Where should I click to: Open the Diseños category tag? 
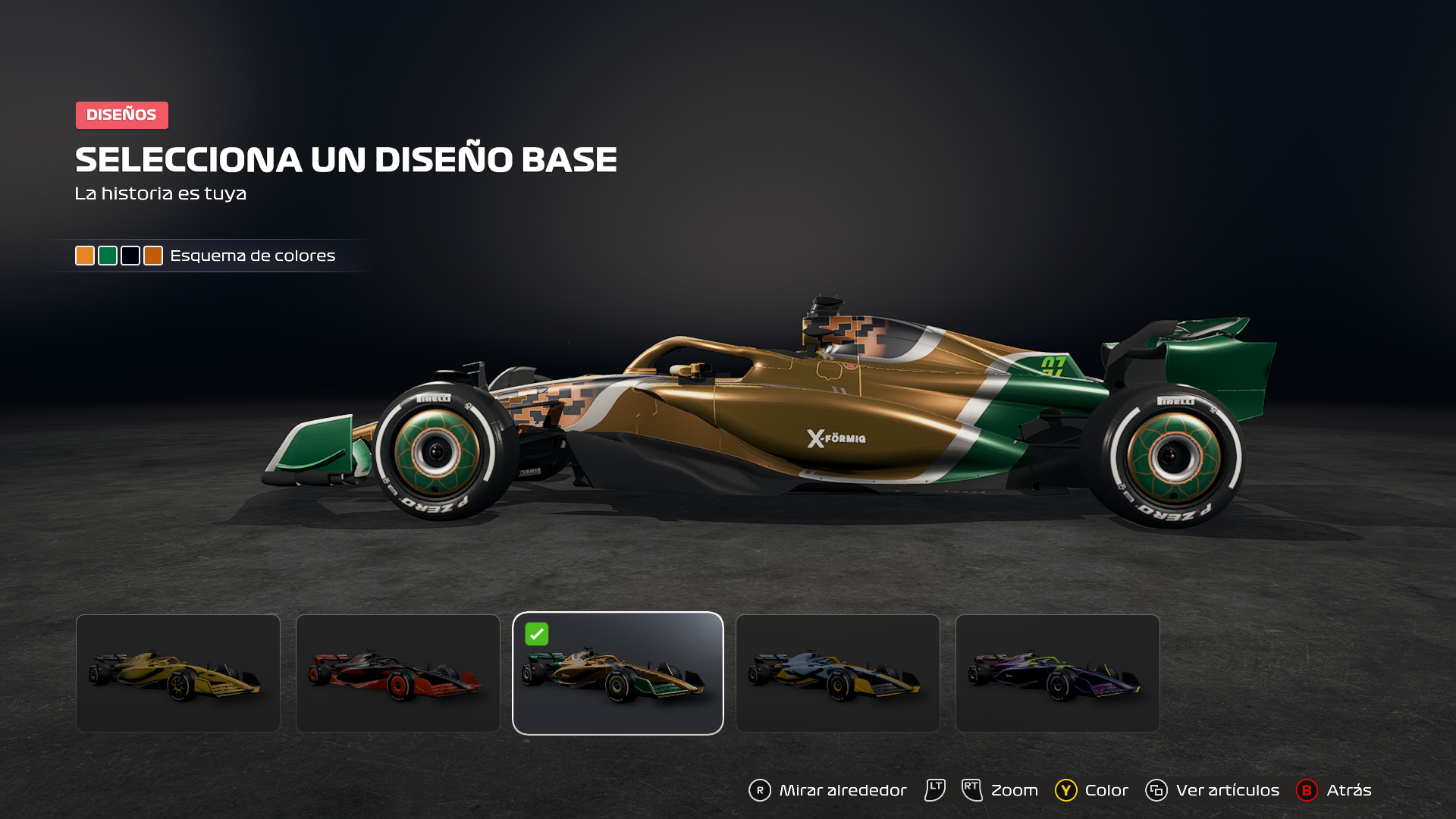coord(121,115)
